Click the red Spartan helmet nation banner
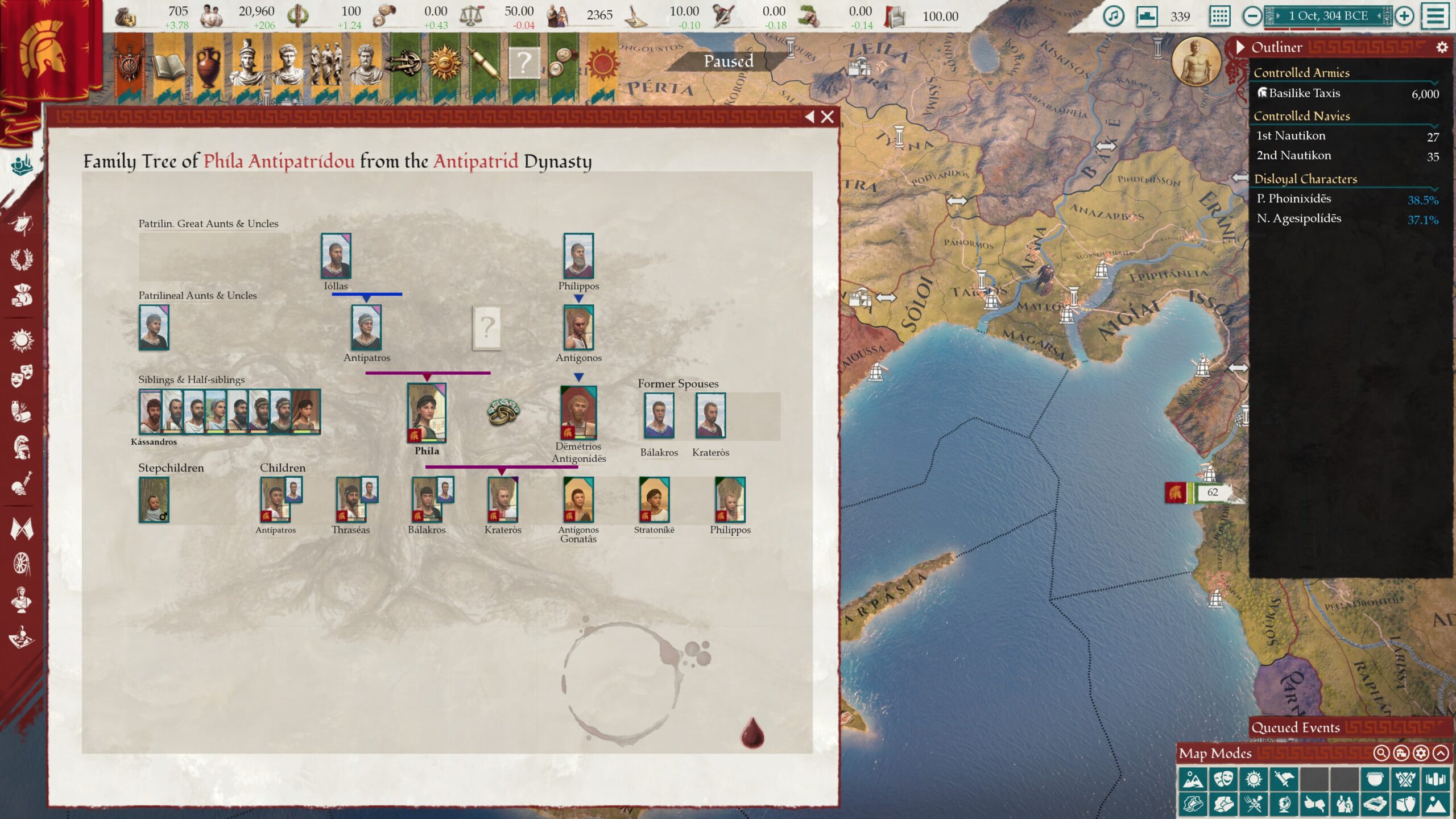This screenshot has height=819, width=1456. click(43, 51)
